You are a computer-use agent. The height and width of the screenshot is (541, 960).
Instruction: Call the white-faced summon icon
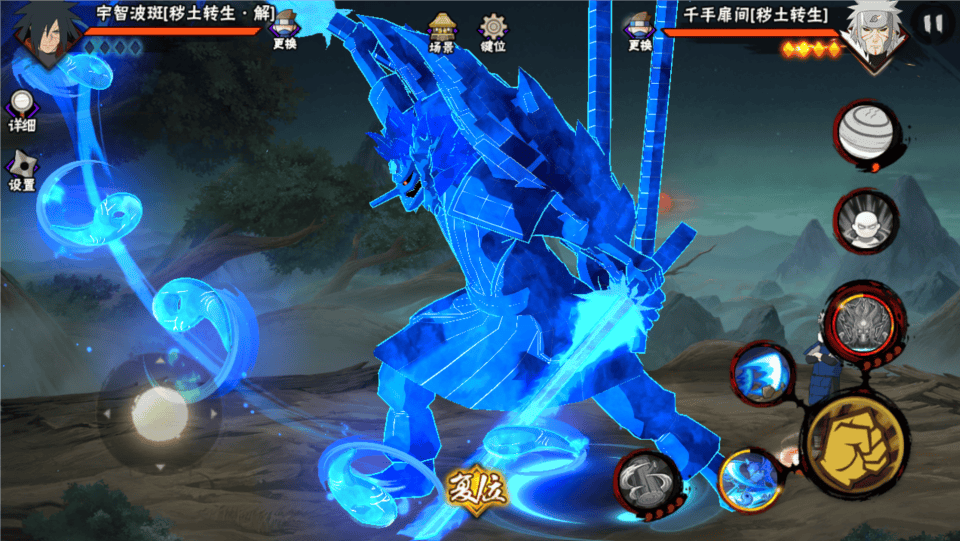pyautogui.click(x=865, y=220)
